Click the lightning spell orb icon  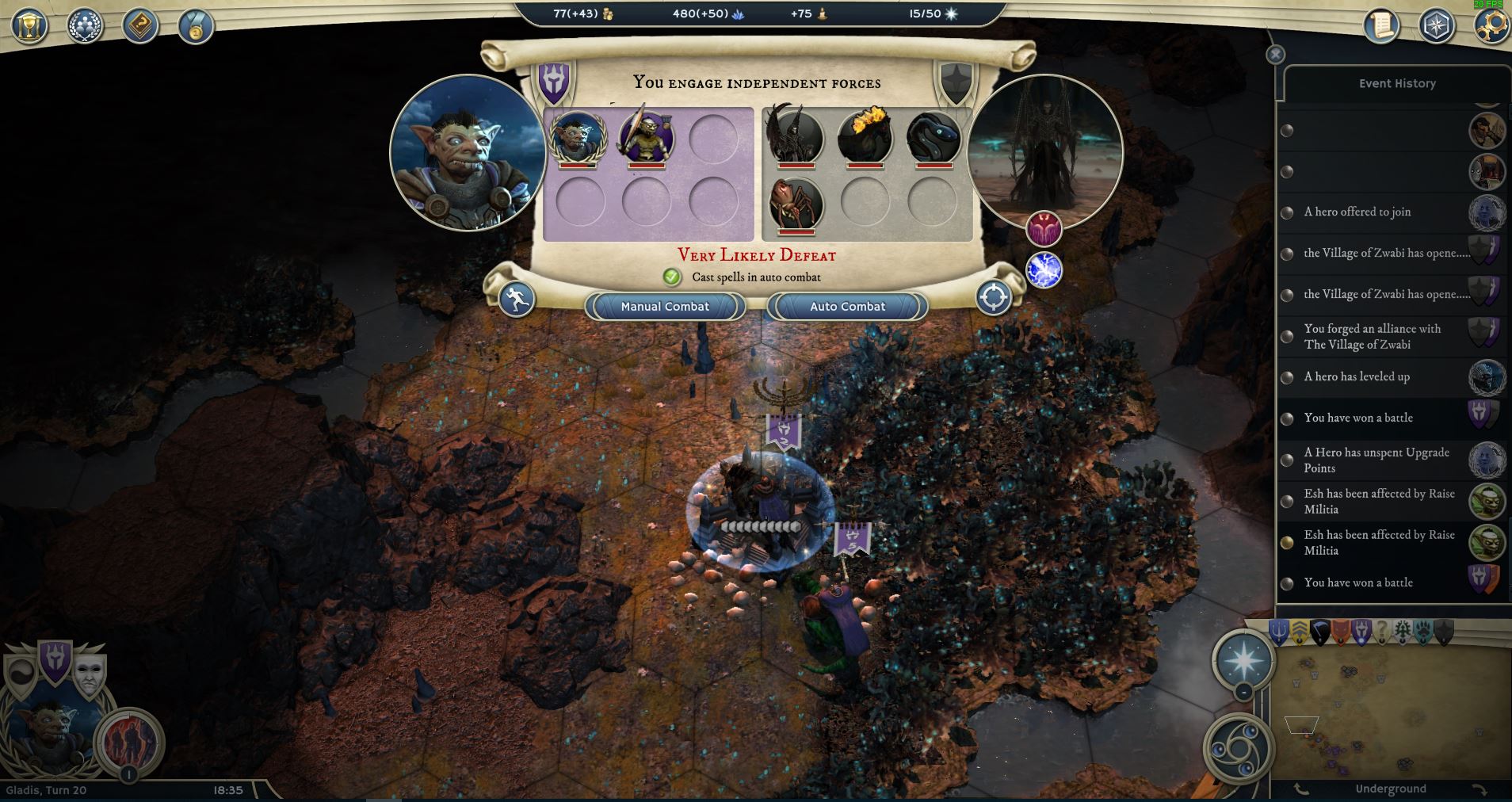click(1044, 270)
